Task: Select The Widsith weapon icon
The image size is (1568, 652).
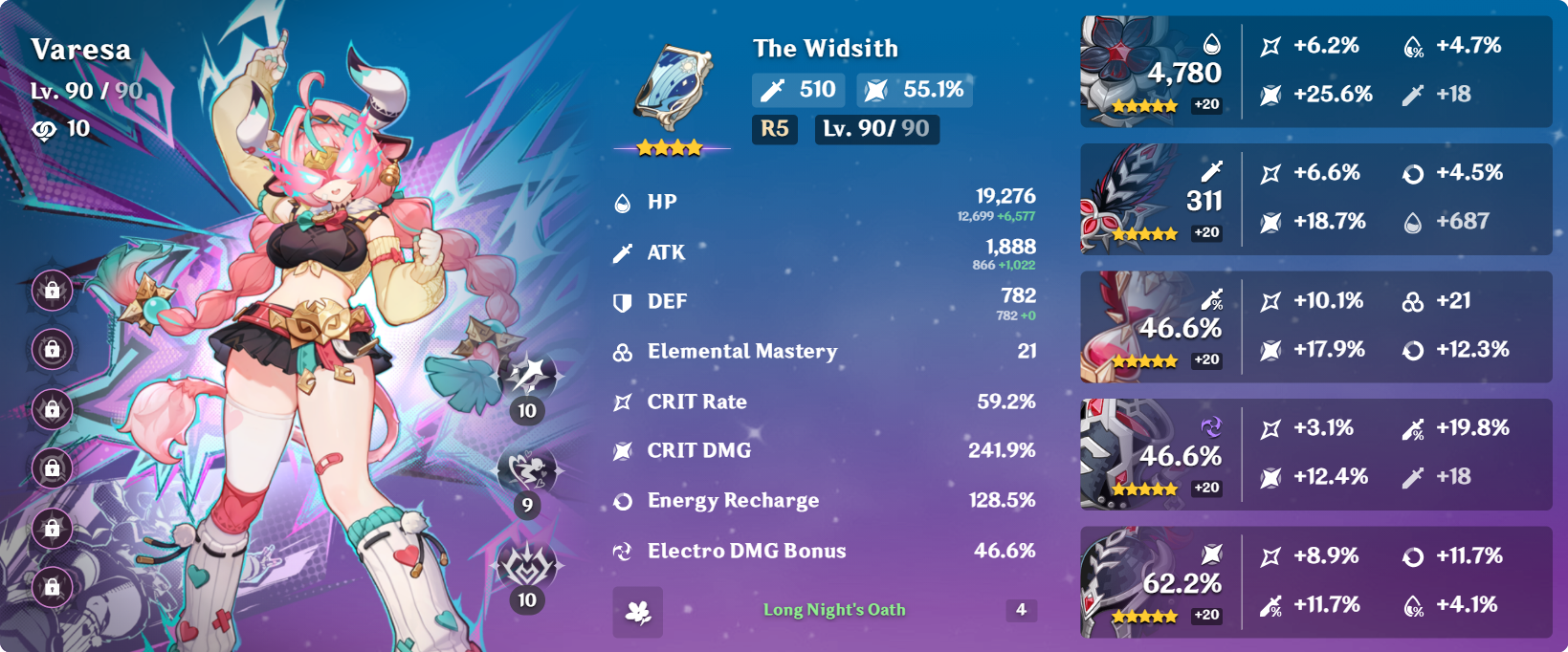Action: tap(673, 88)
